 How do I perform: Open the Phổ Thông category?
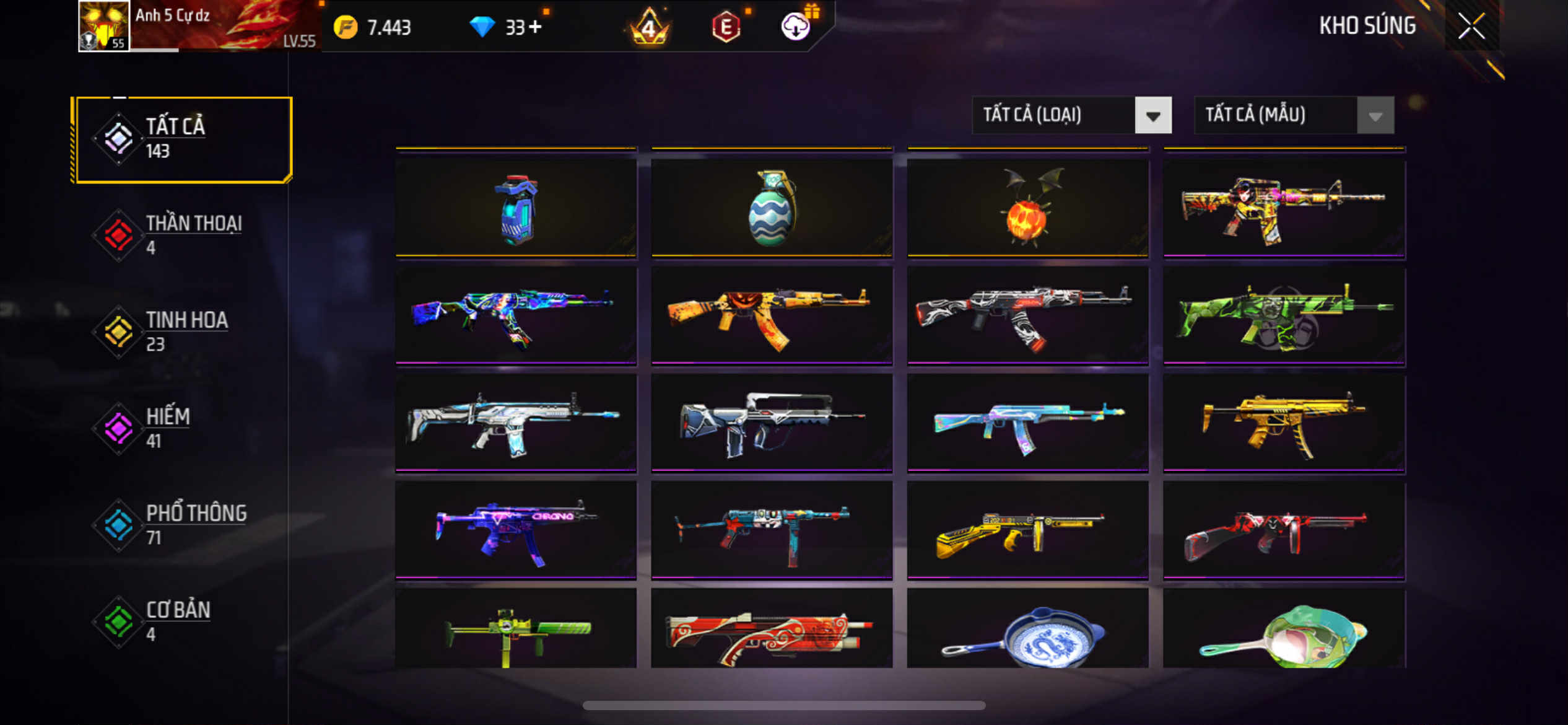182,525
